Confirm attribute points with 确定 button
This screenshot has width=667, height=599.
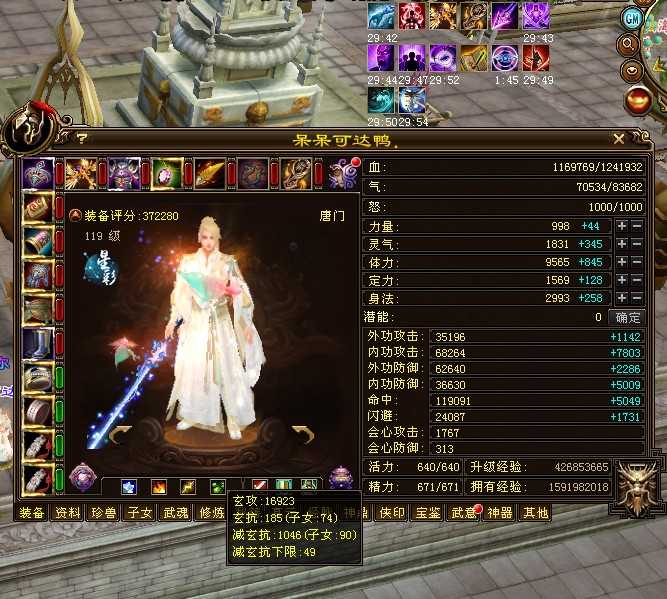click(x=629, y=317)
